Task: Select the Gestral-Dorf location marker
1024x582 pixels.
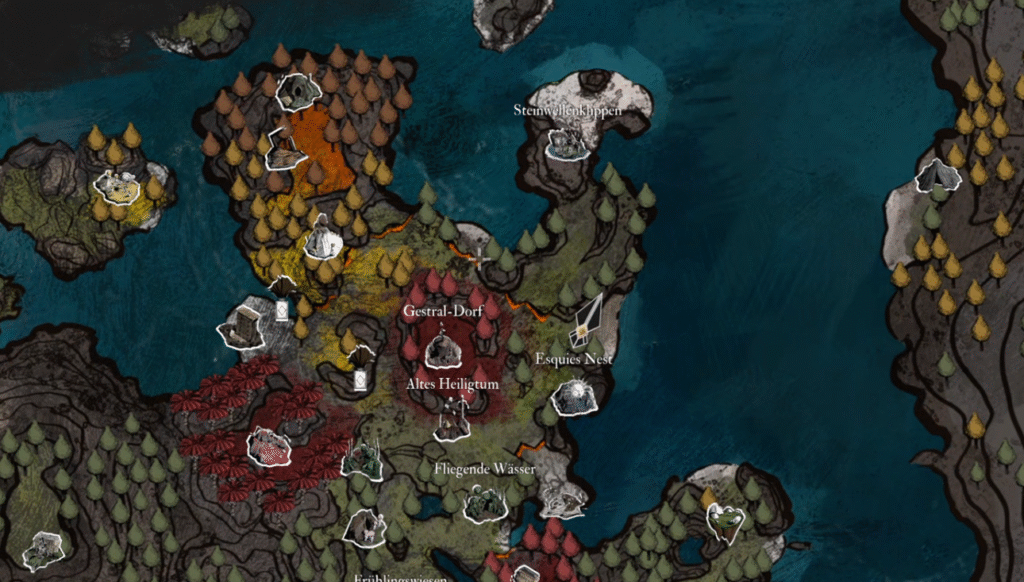Action: coord(439,349)
